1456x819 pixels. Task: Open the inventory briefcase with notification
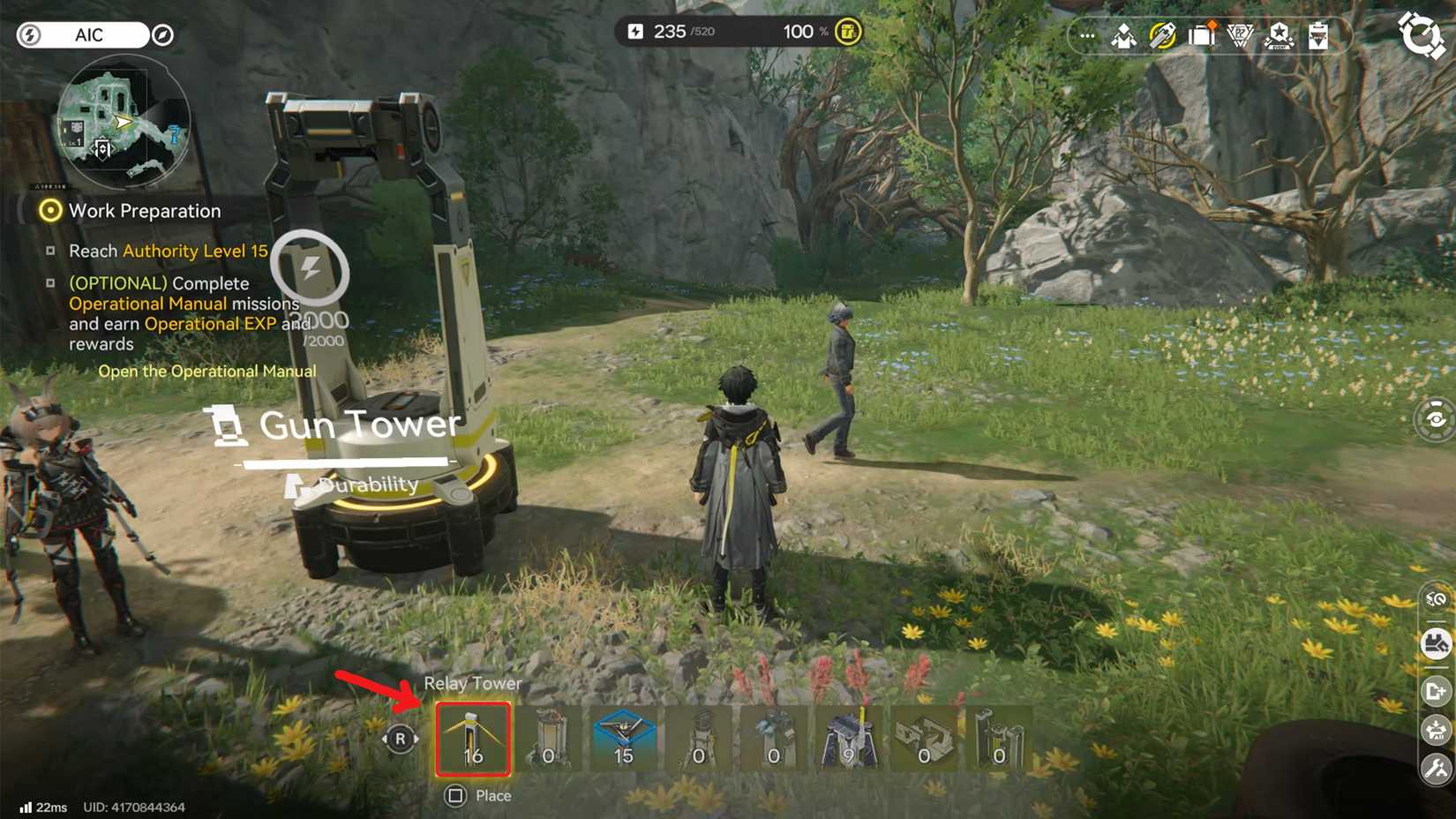tap(1202, 35)
